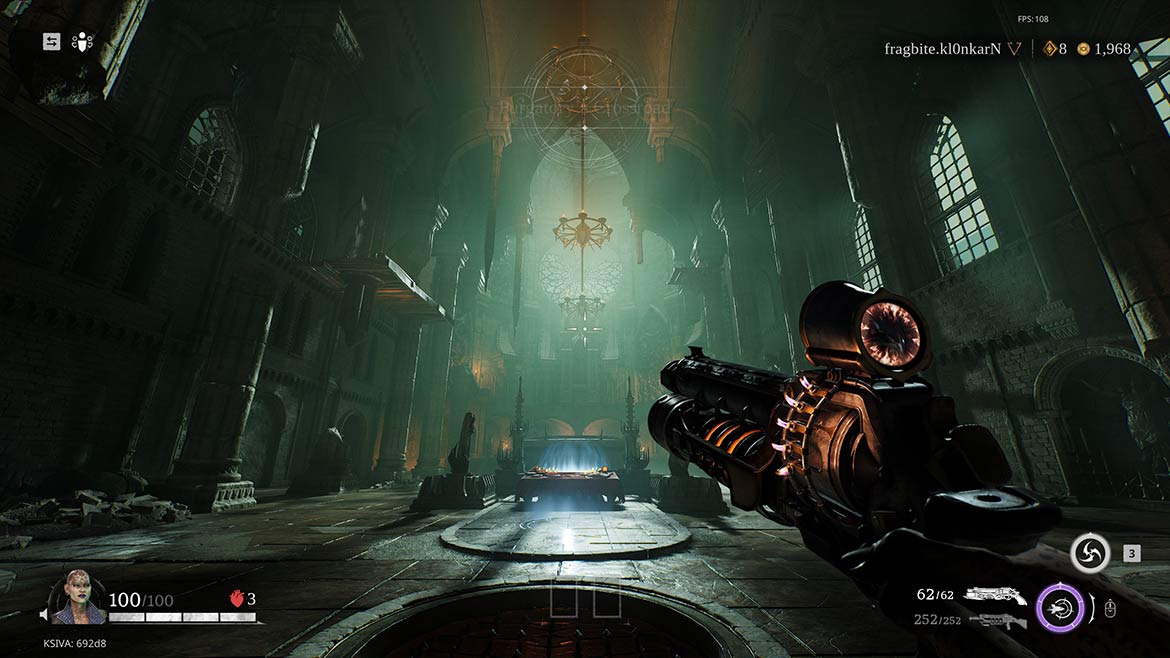Click the red heart lives icon
1170x658 pixels.
click(x=237, y=599)
